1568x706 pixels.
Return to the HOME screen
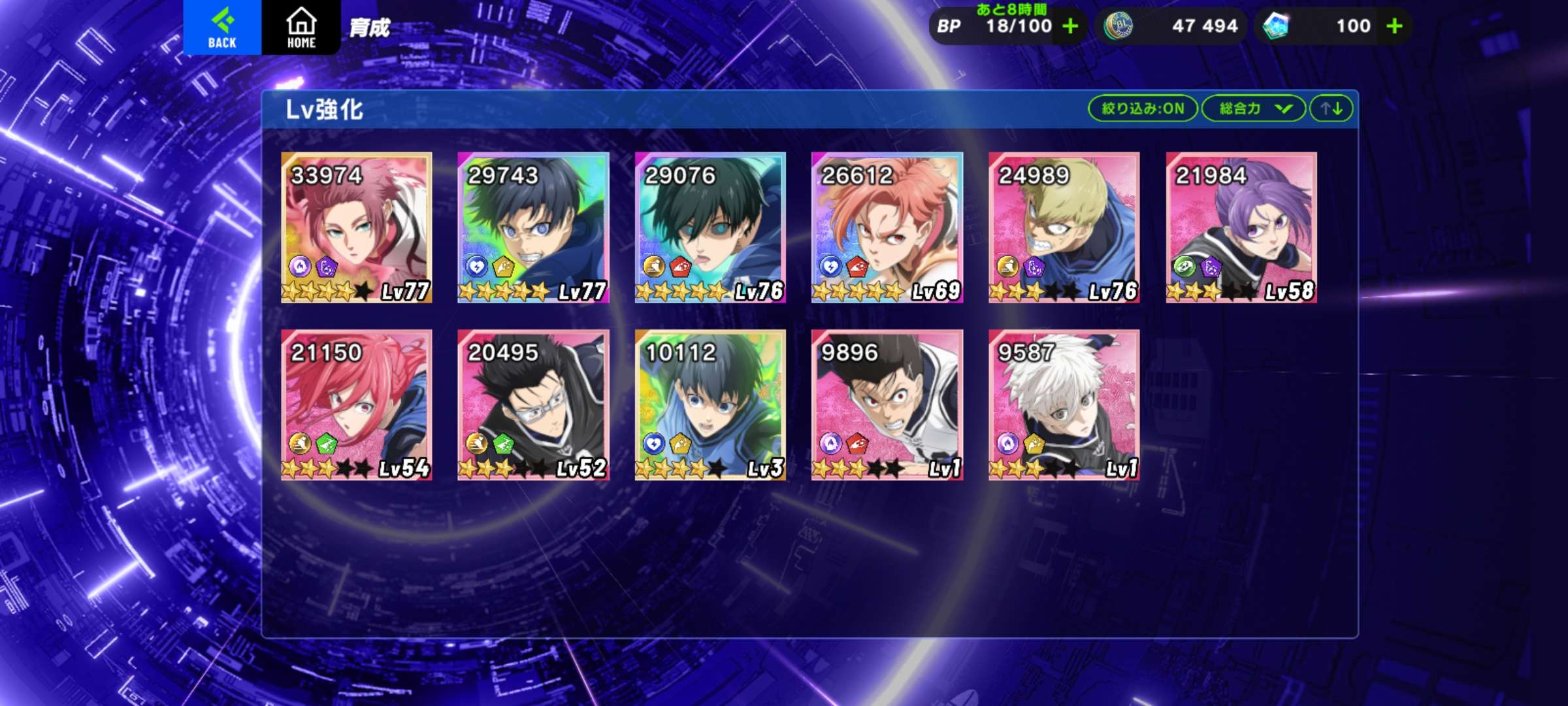pyautogui.click(x=301, y=27)
